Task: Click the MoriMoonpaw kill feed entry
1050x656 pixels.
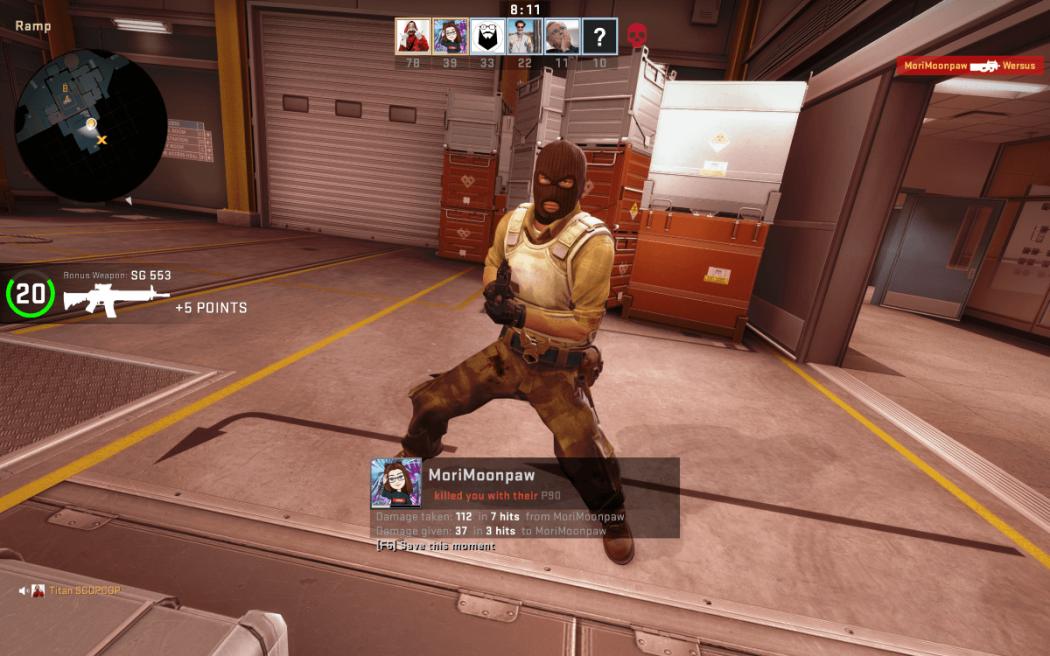Action: pos(970,66)
